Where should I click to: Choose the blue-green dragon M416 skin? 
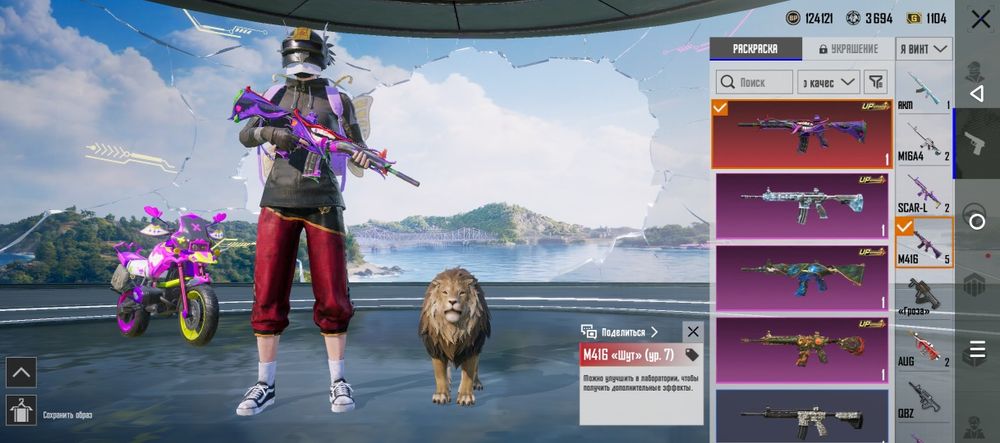[801, 278]
